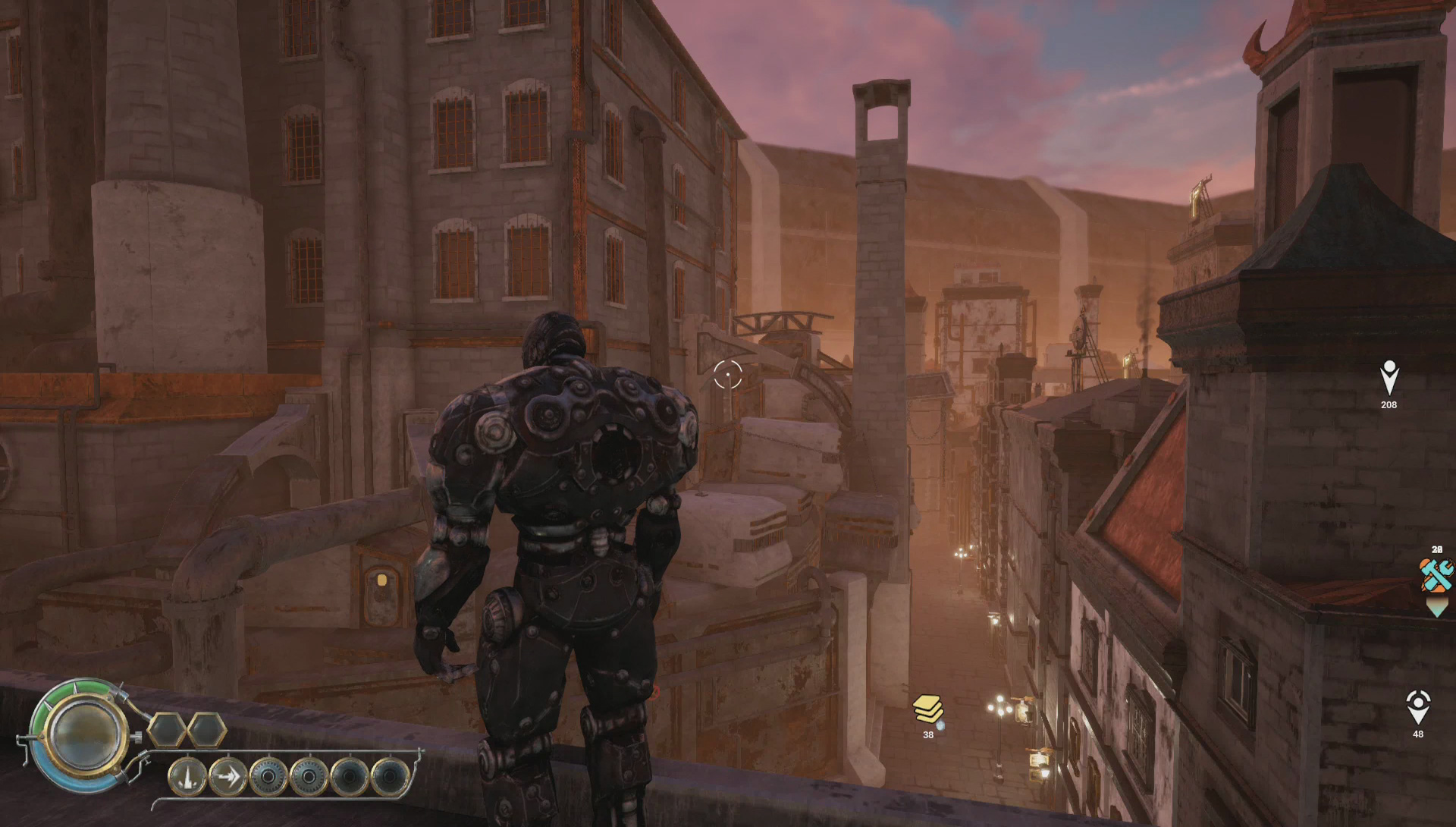1456x827 pixels.
Task: Select the spire landmark ability in the hotbar
Action: point(187,778)
